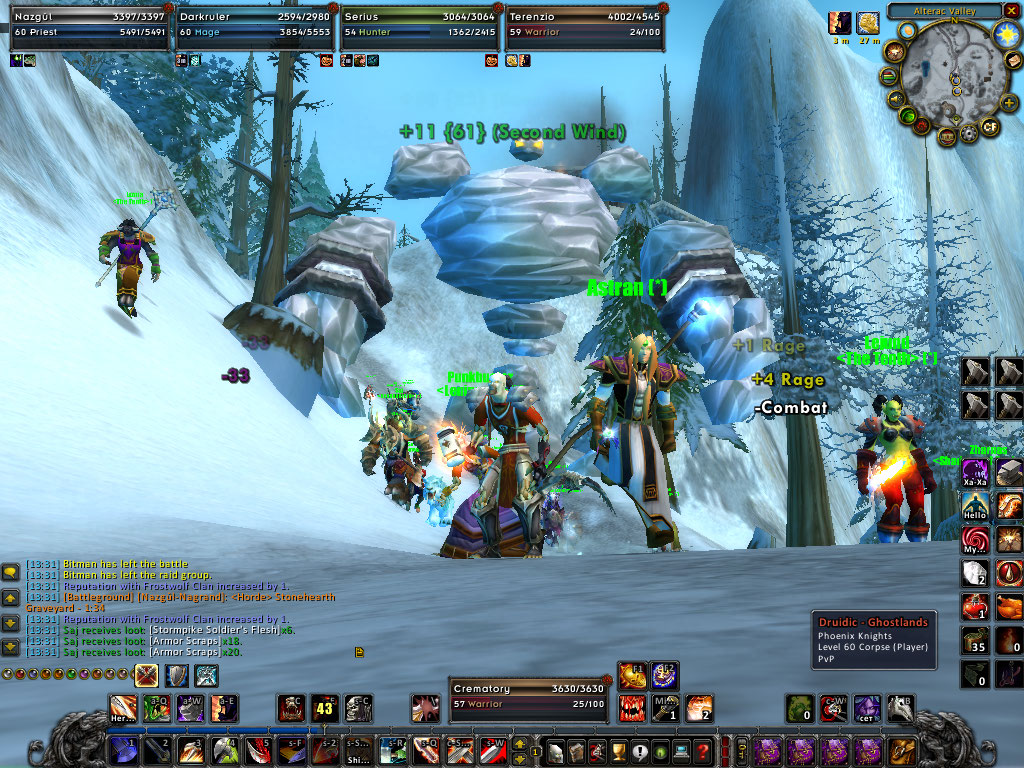Screen dimensions: 1024x768
Task: Open the red question mark help button
Action: [703, 750]
